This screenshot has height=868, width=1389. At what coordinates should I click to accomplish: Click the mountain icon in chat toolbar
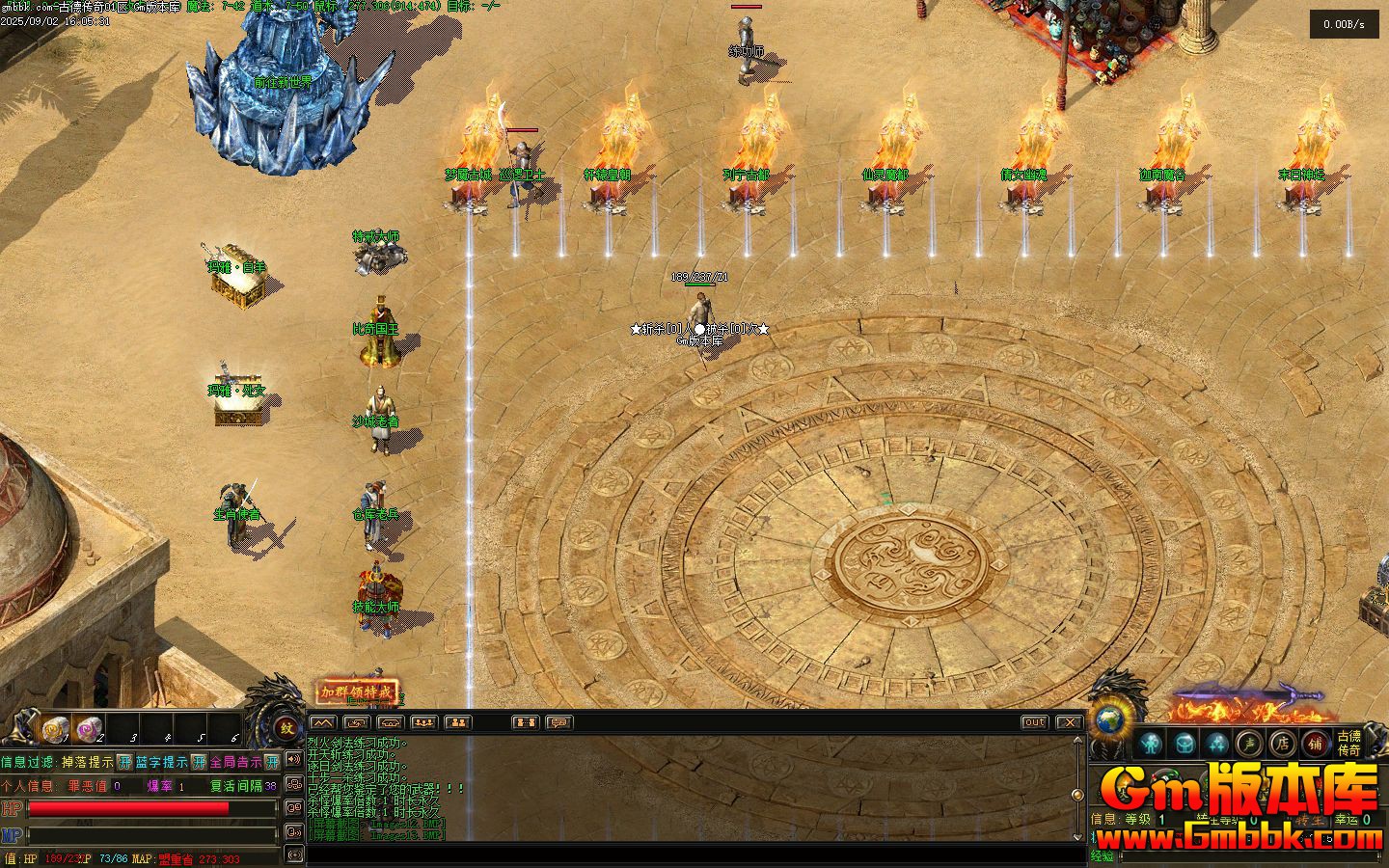323,722
